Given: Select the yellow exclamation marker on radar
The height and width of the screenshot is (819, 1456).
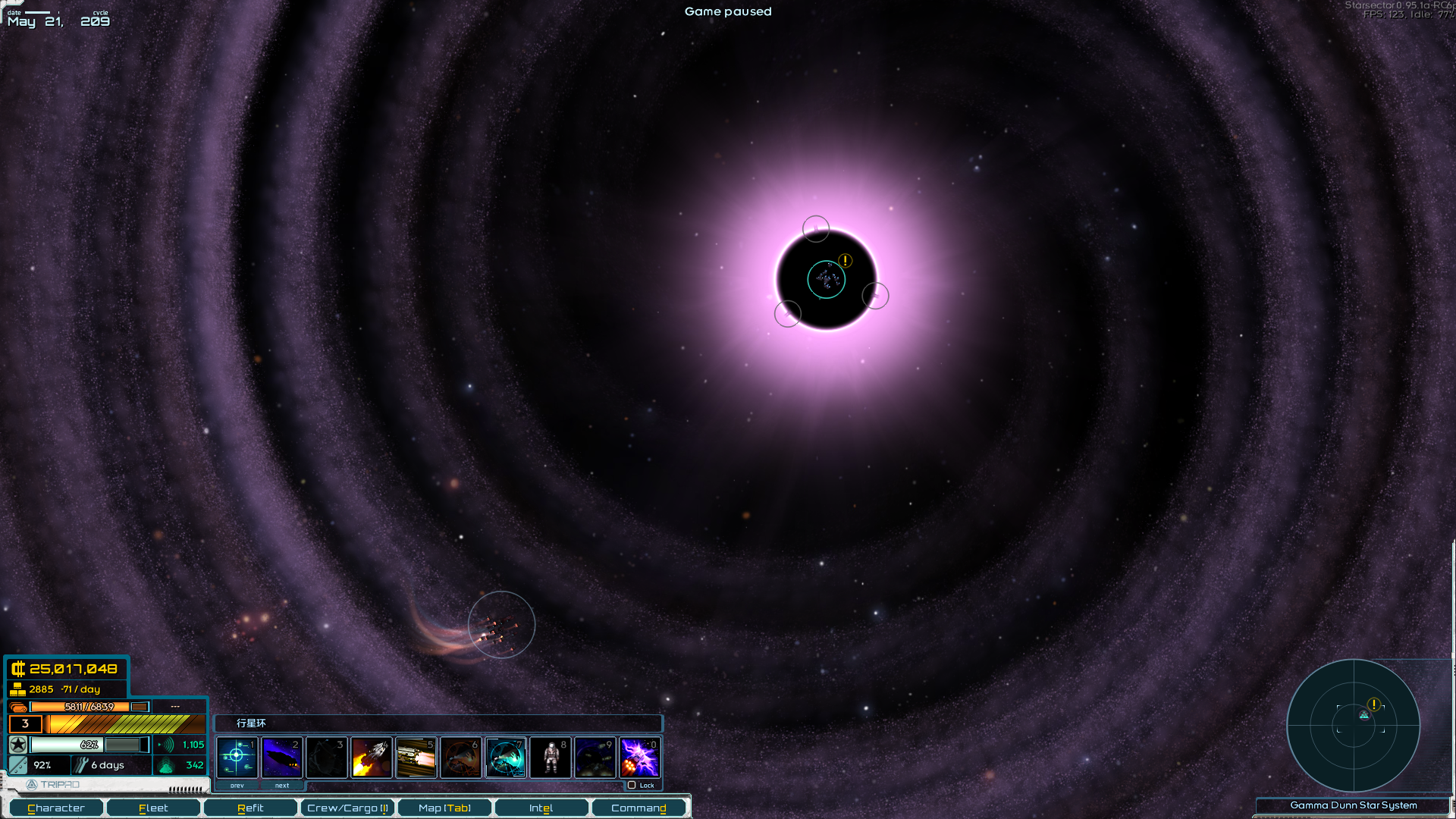Looking at the screenshot, I should [1373, 704].
